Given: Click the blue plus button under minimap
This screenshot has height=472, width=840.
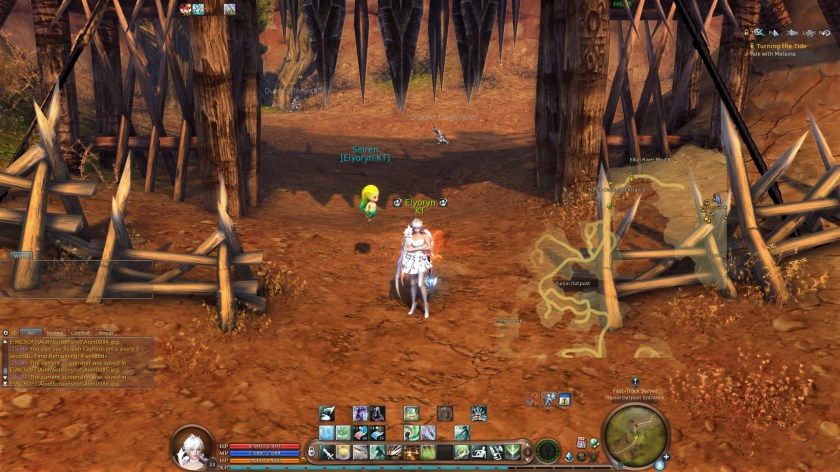Looking at the screenshot, I should click(666, 457).
